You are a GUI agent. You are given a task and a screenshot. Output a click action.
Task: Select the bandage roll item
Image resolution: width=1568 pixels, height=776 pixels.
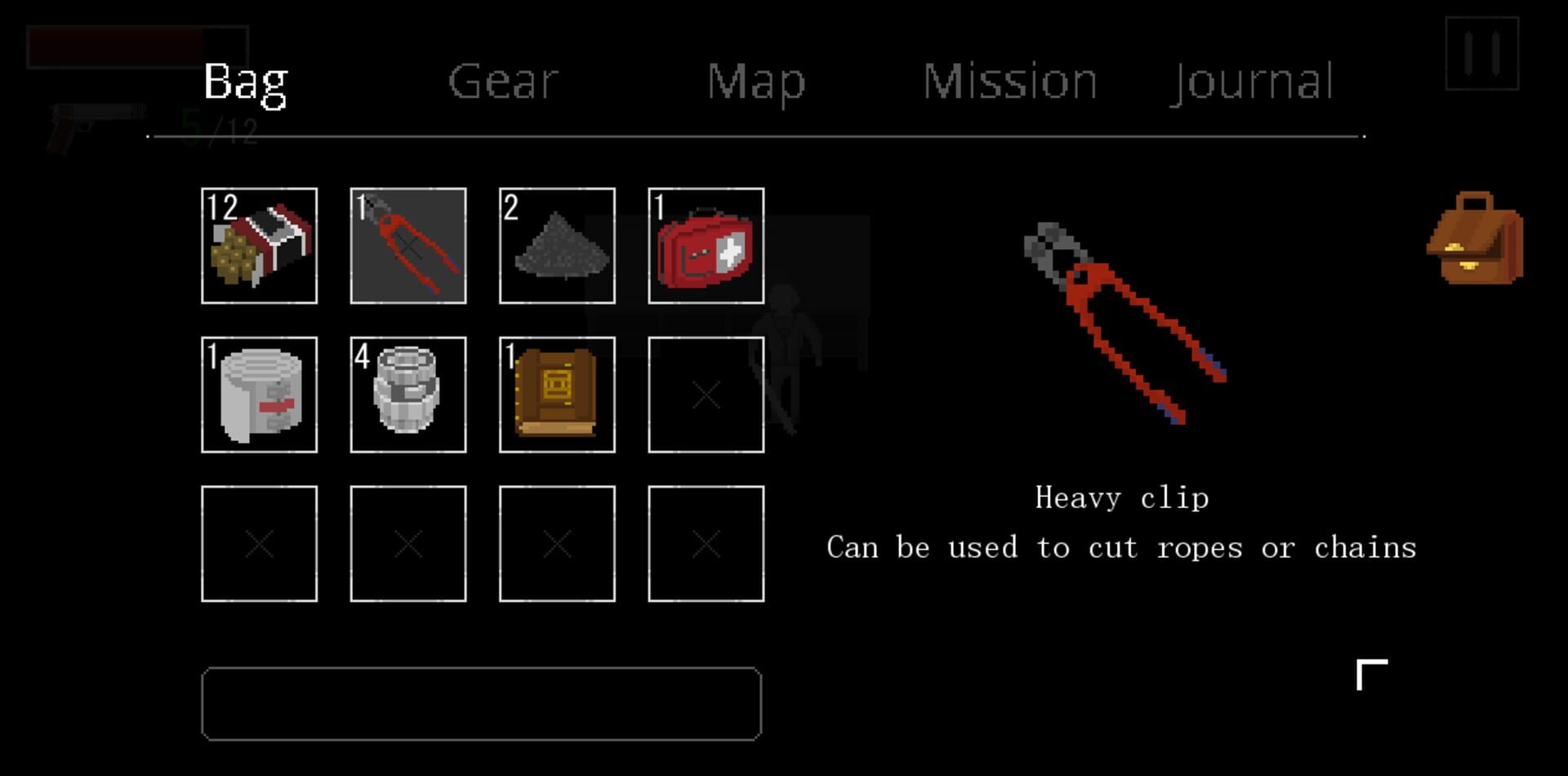pos(259,394)
